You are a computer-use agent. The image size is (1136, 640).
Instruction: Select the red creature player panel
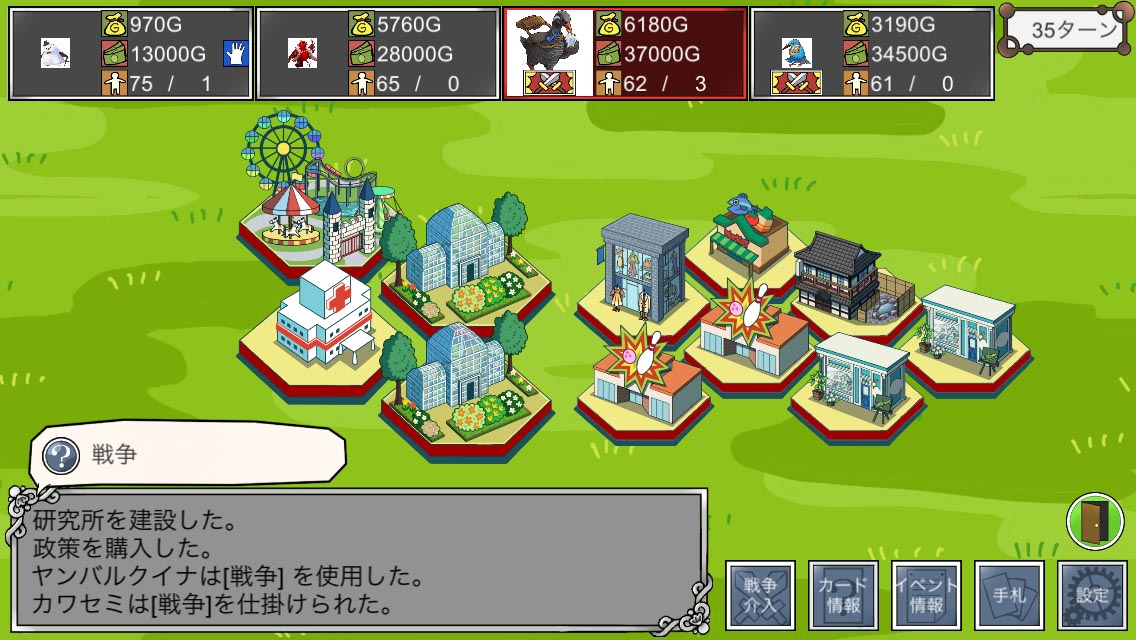377,53
